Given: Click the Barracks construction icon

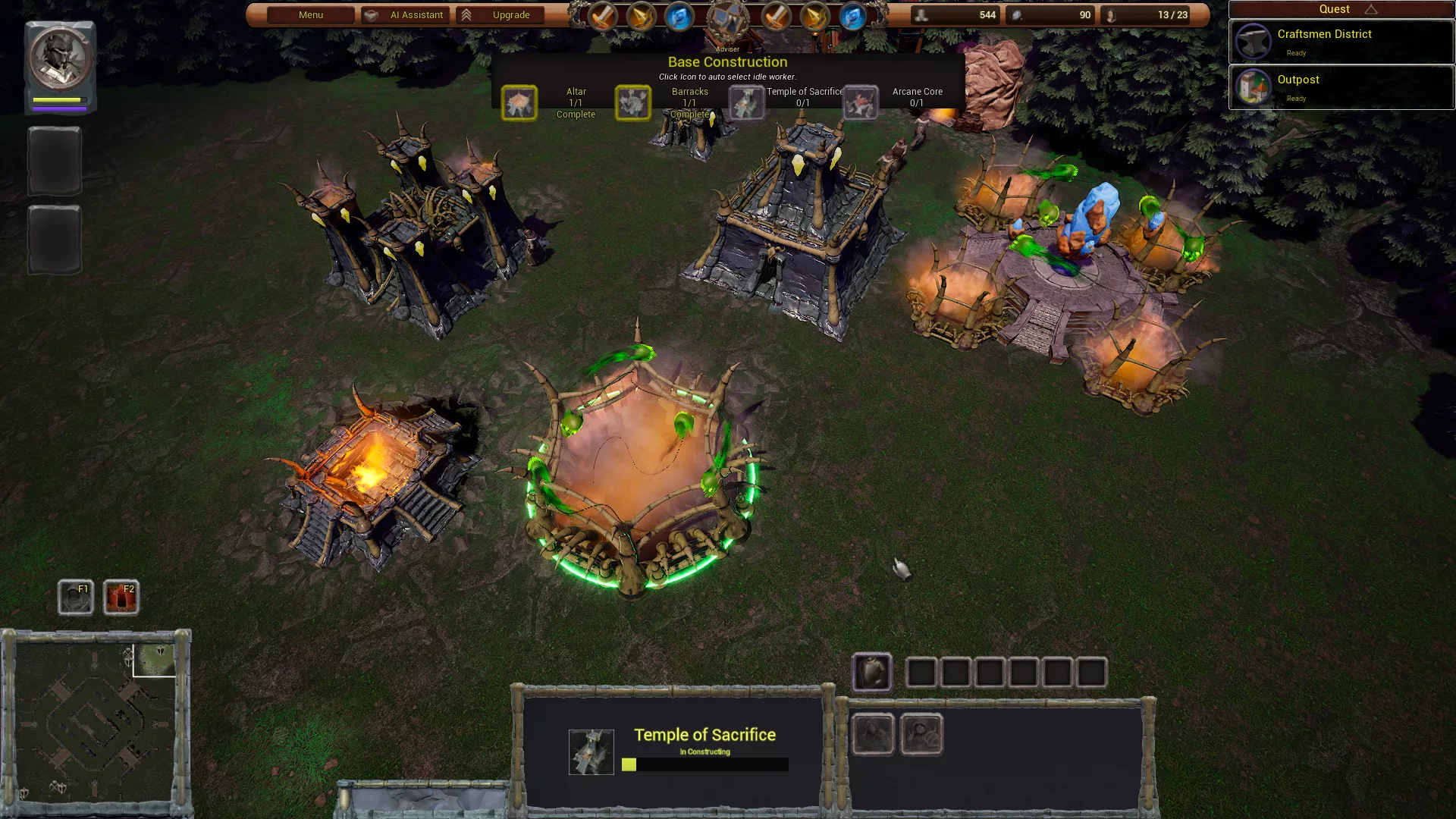Looking at the screenshot, I should pos(632,103).
